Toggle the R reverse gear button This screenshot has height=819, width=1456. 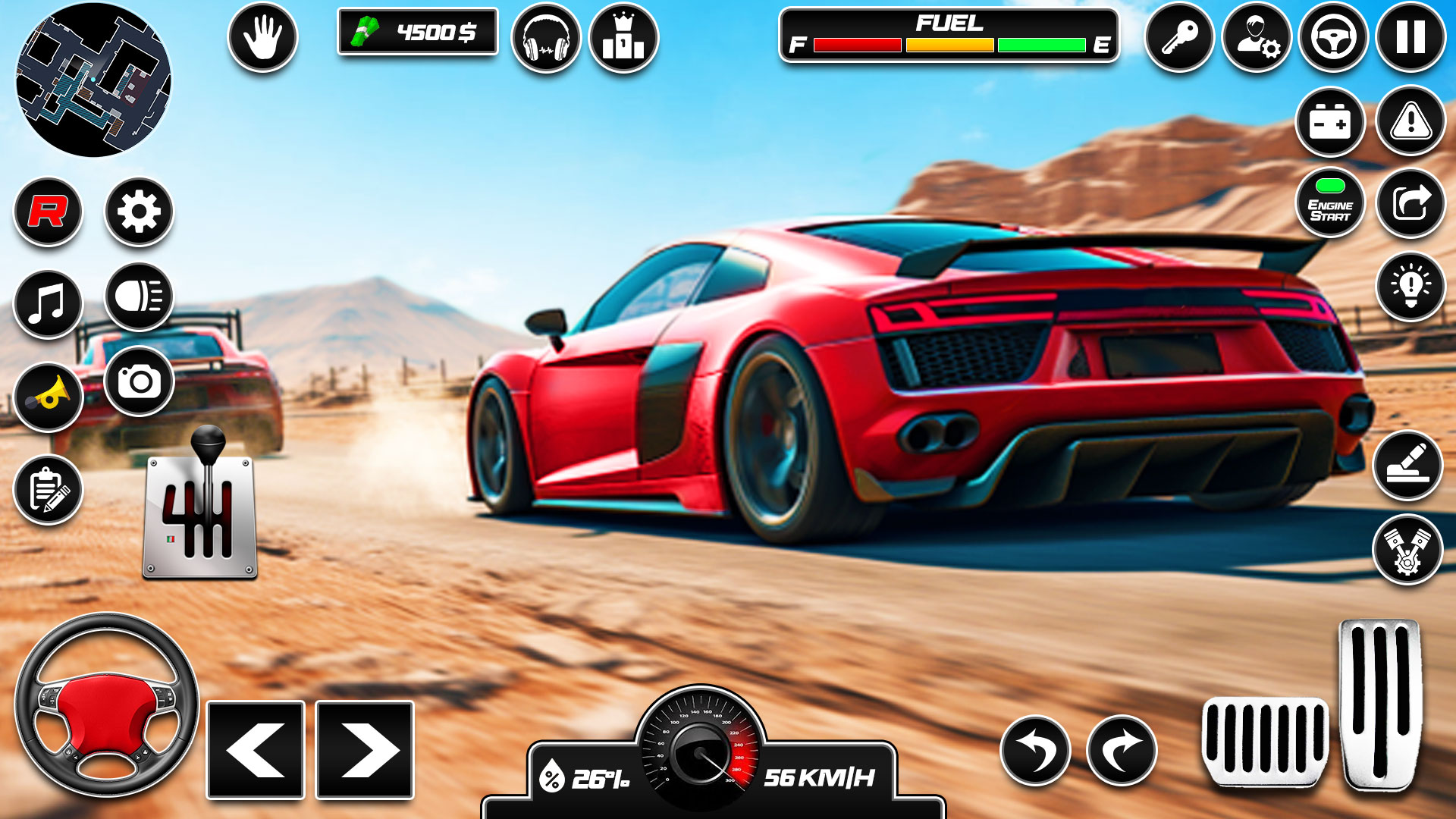(47, 212)
